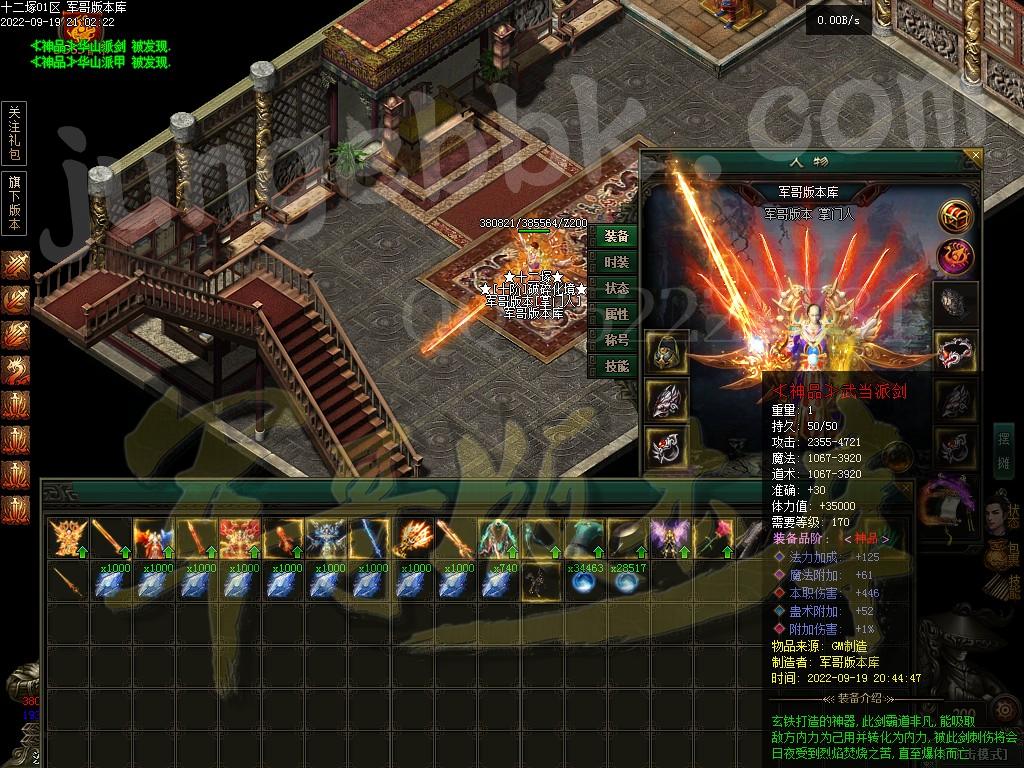Open the 称号 titles tab
Screen dimensions: 1024x768
coord(617,340)
